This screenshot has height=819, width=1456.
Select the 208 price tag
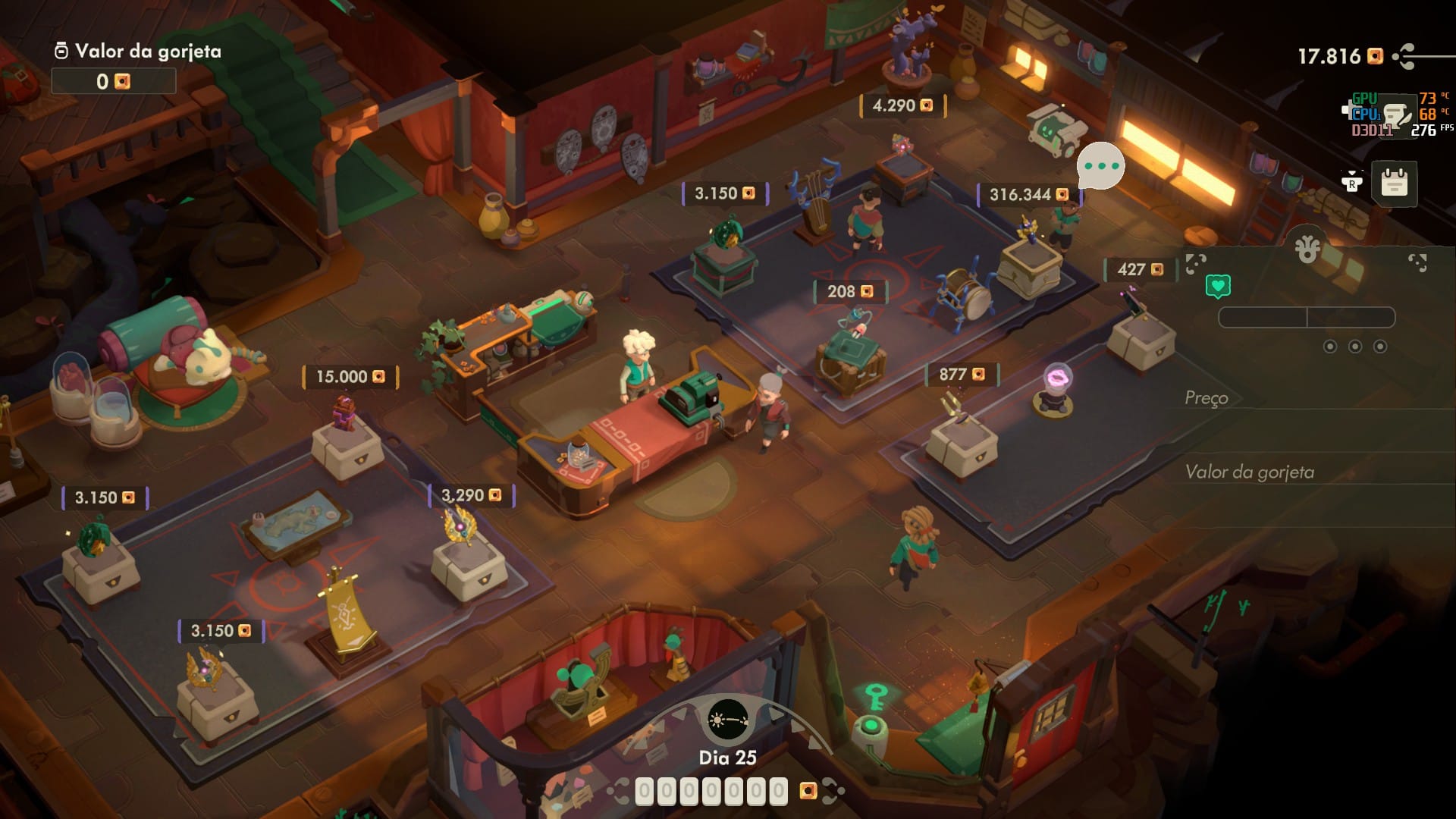(x=849, y=292)
